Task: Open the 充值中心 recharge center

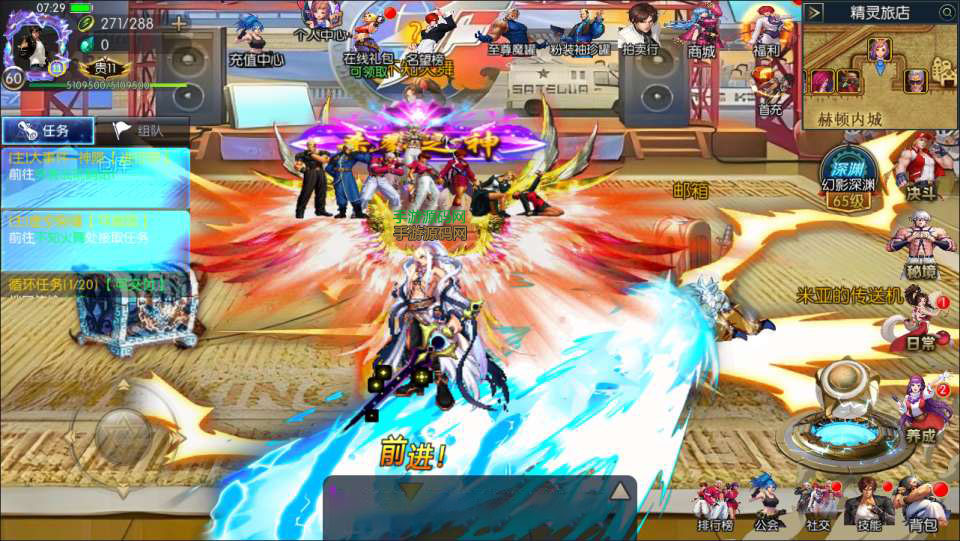Action: pyautogui.click(x=255, y=40)
